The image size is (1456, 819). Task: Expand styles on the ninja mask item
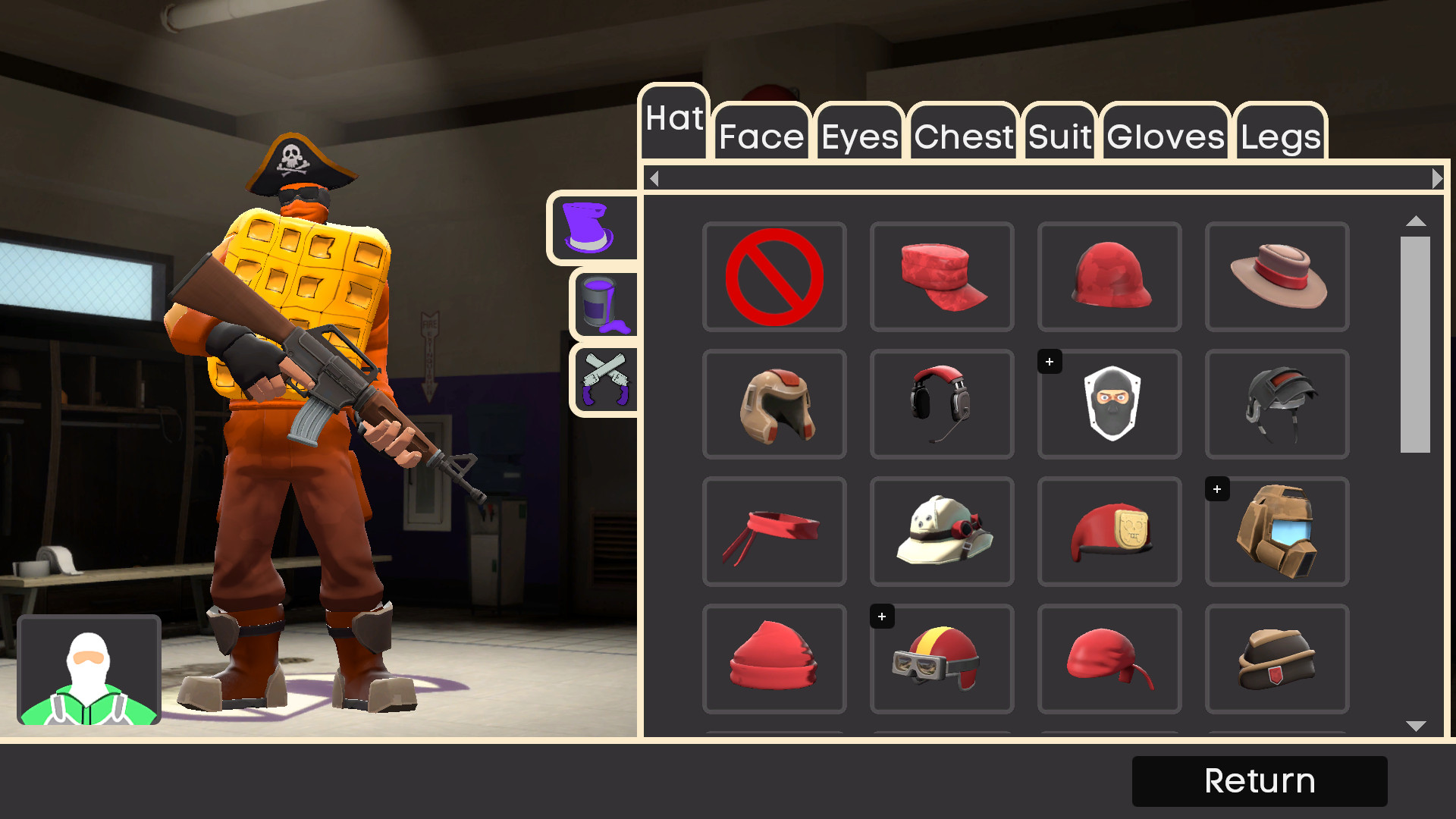click(x=1049, y=362)
